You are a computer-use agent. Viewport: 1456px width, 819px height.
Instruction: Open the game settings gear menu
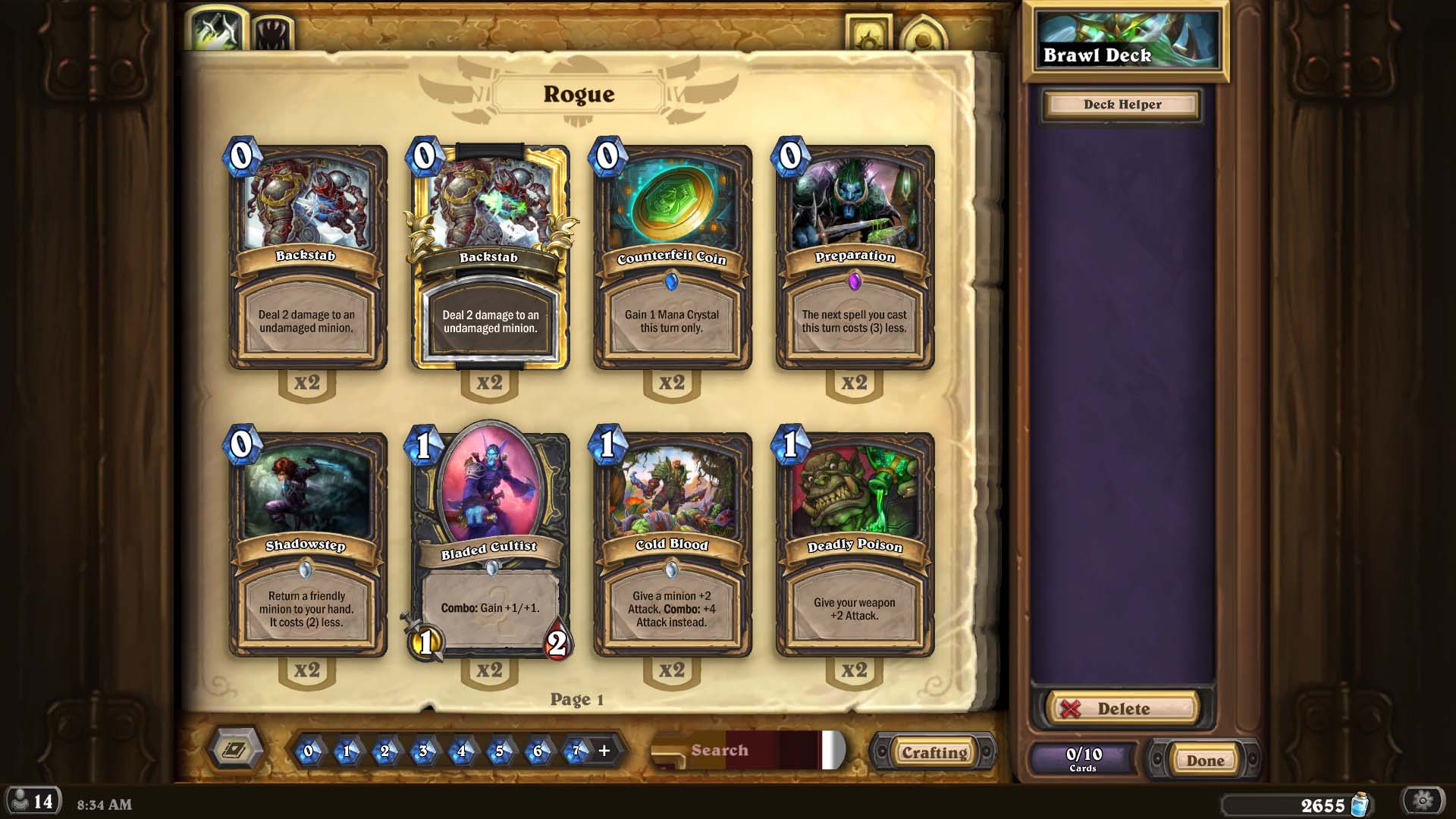(x=1423, y=801)
